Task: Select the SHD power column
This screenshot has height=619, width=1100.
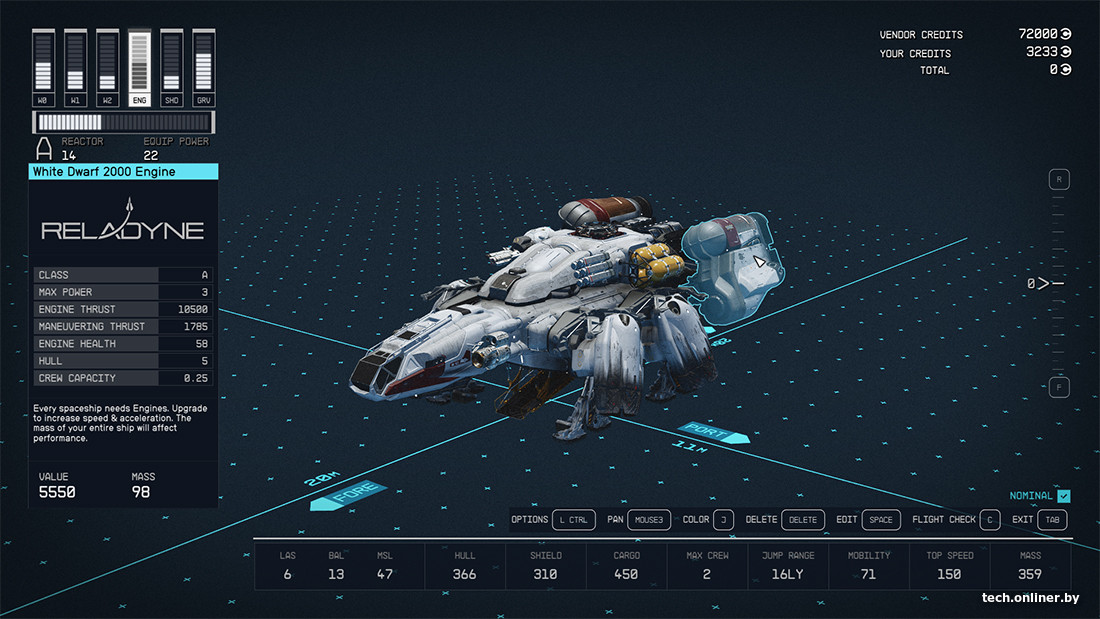Action: point(172,67)
